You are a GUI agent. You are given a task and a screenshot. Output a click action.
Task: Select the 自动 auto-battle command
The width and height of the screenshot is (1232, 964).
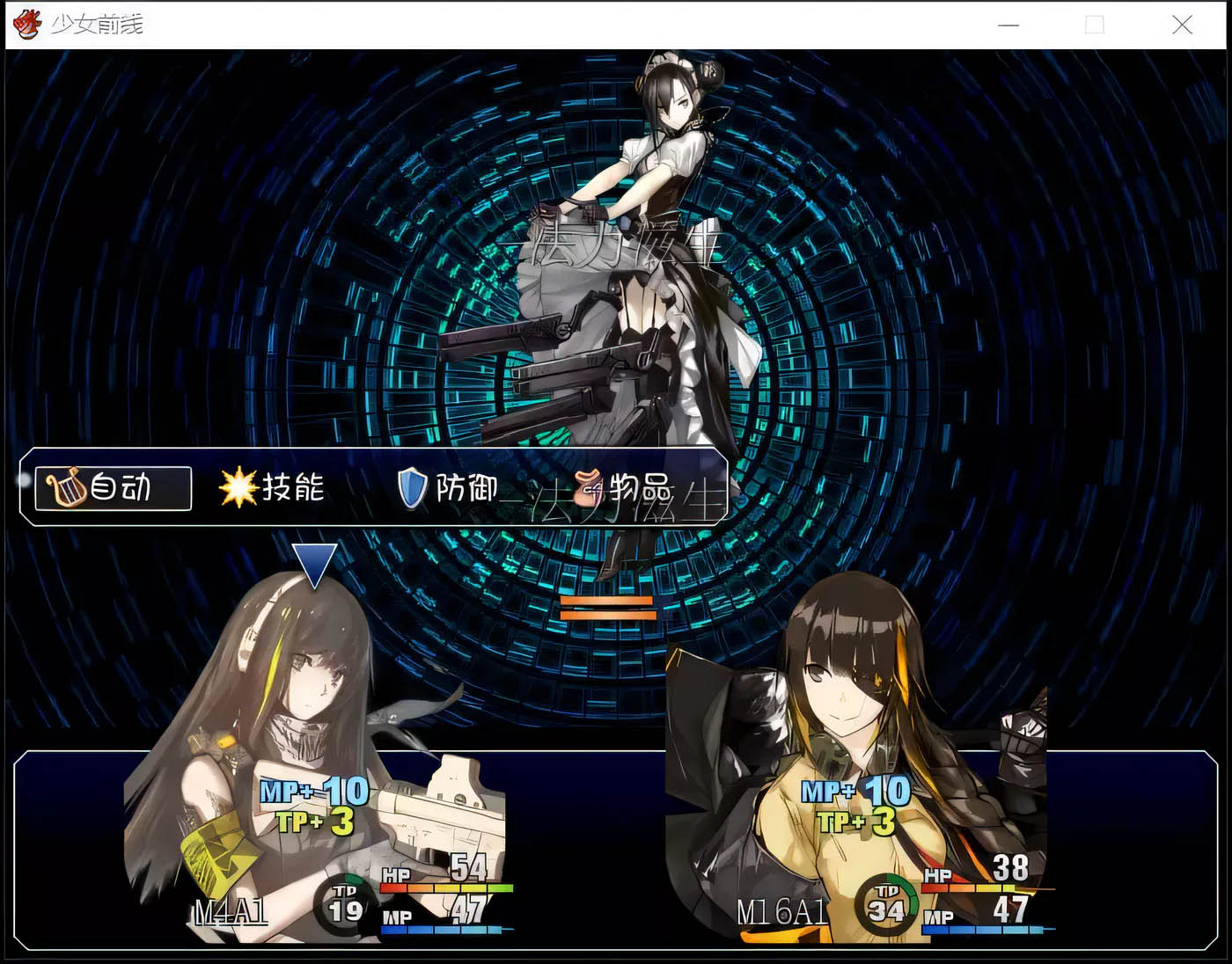click(x=113, y=488)
